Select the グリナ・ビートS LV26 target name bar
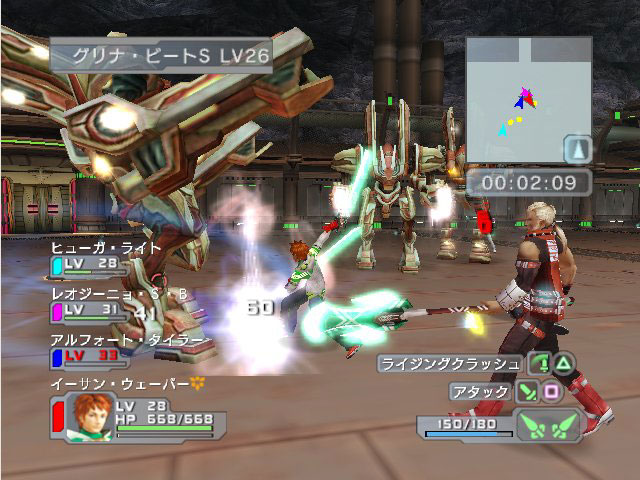 coord(160,55)
